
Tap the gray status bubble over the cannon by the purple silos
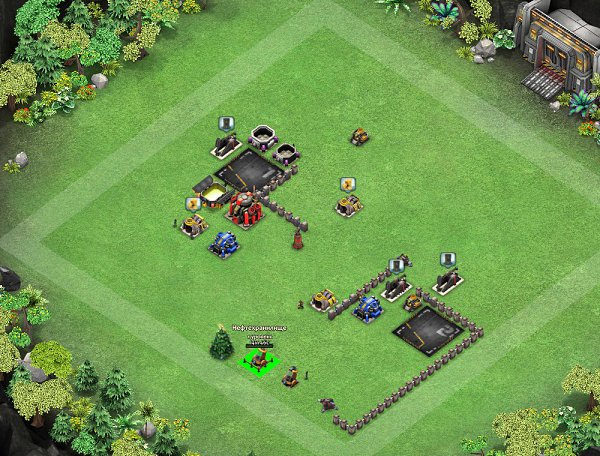pyautogui.click(x=226, y=124)
